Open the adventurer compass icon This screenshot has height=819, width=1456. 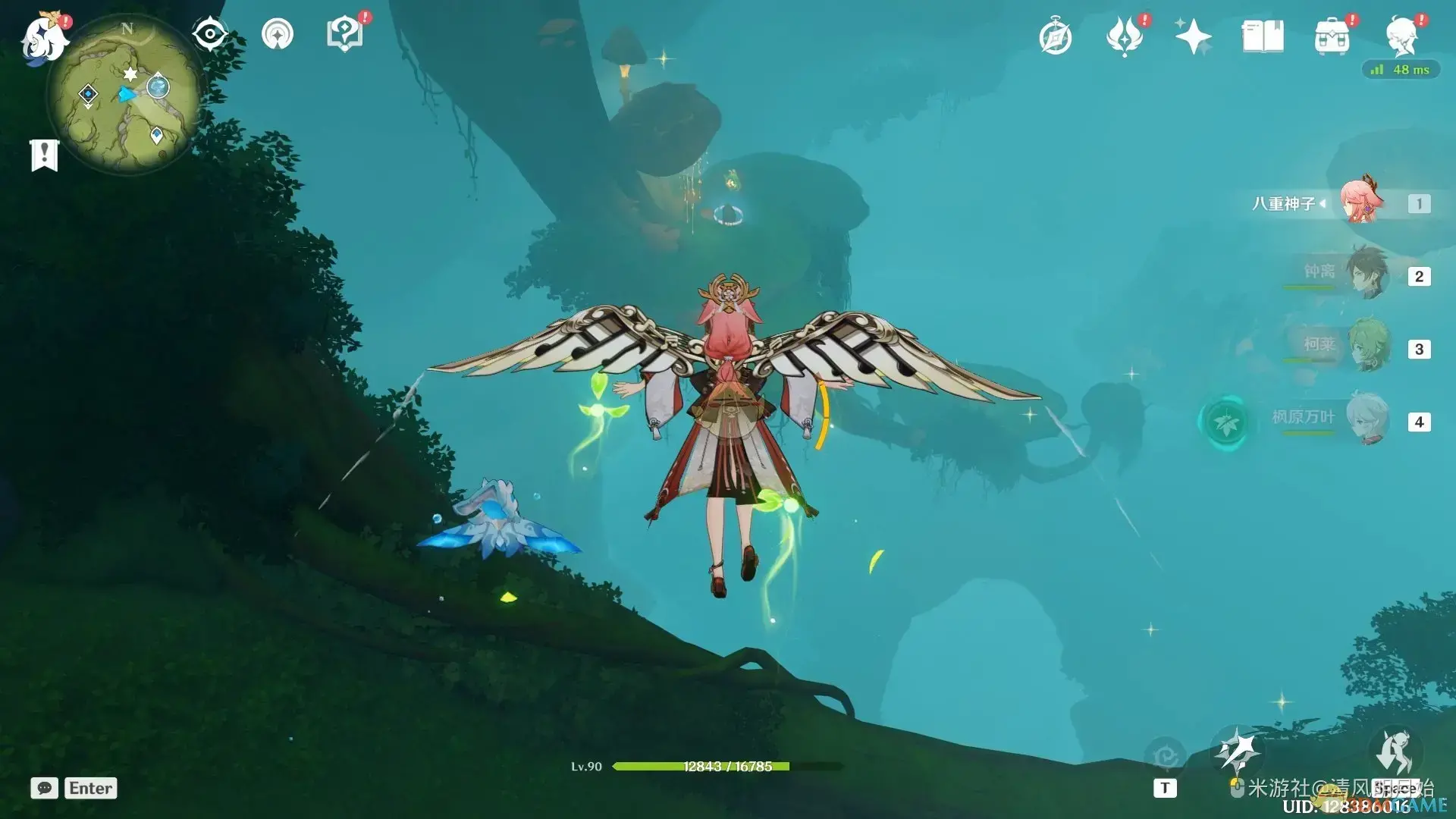tap(1056, 37)
